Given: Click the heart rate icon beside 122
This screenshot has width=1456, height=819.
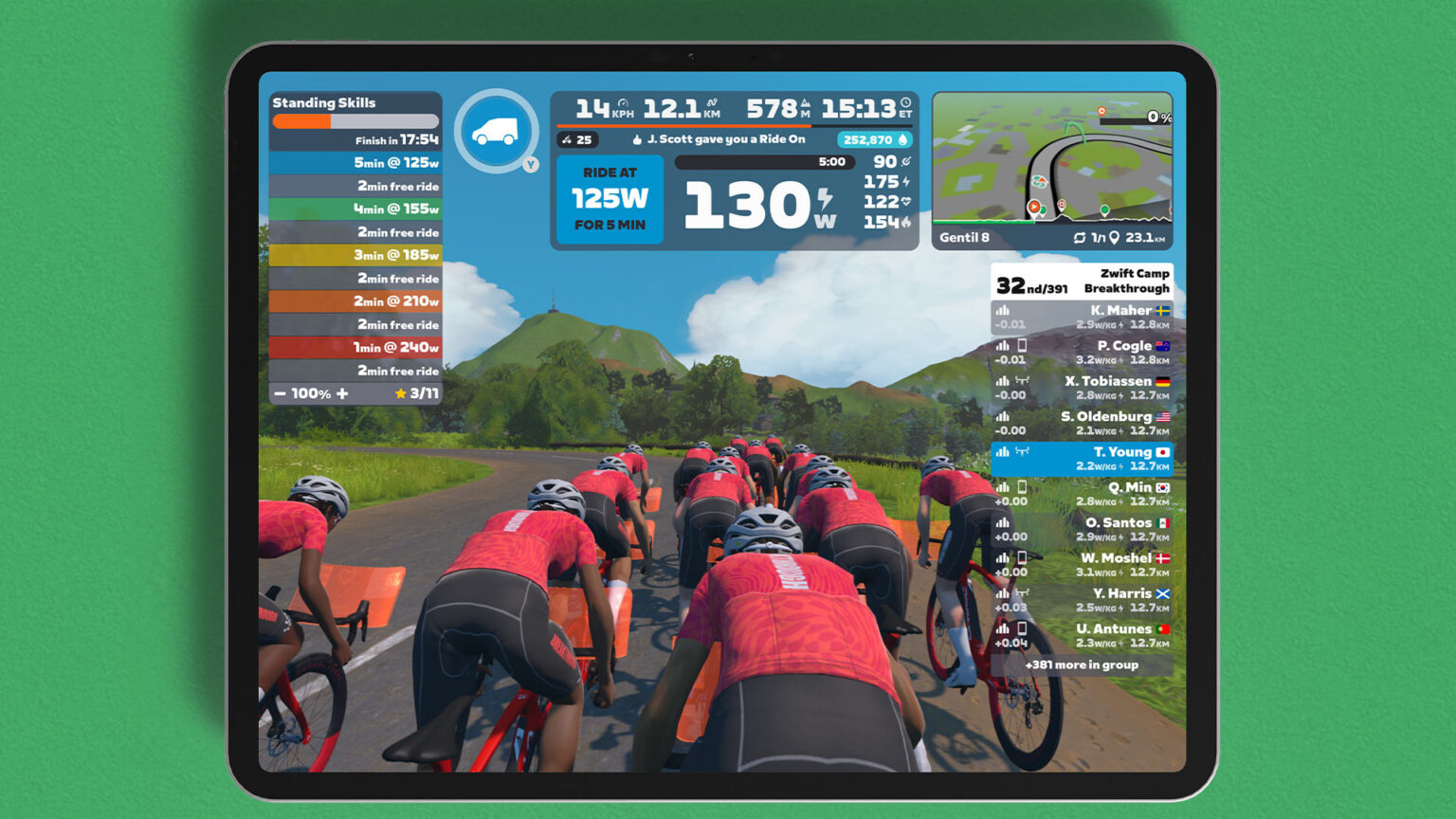Looking at the screenshot, I should coord(903,202).
